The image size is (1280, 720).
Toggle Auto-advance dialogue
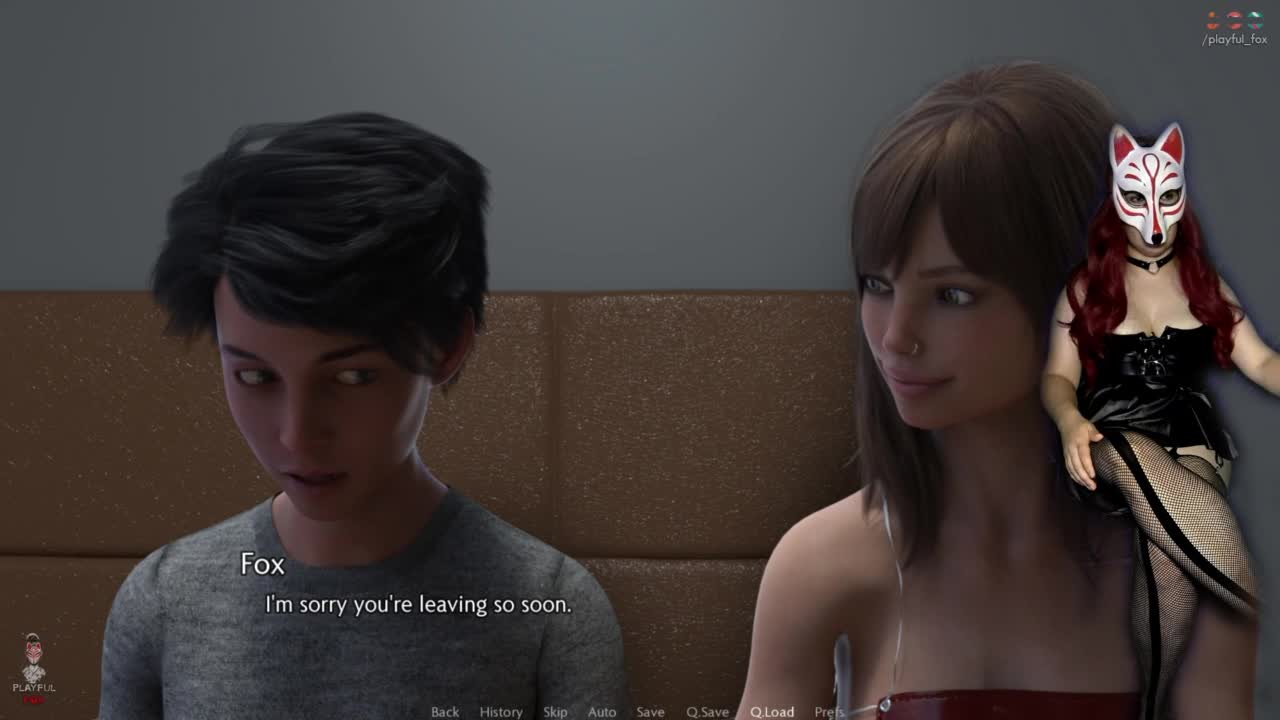click(x=602, y=712)
